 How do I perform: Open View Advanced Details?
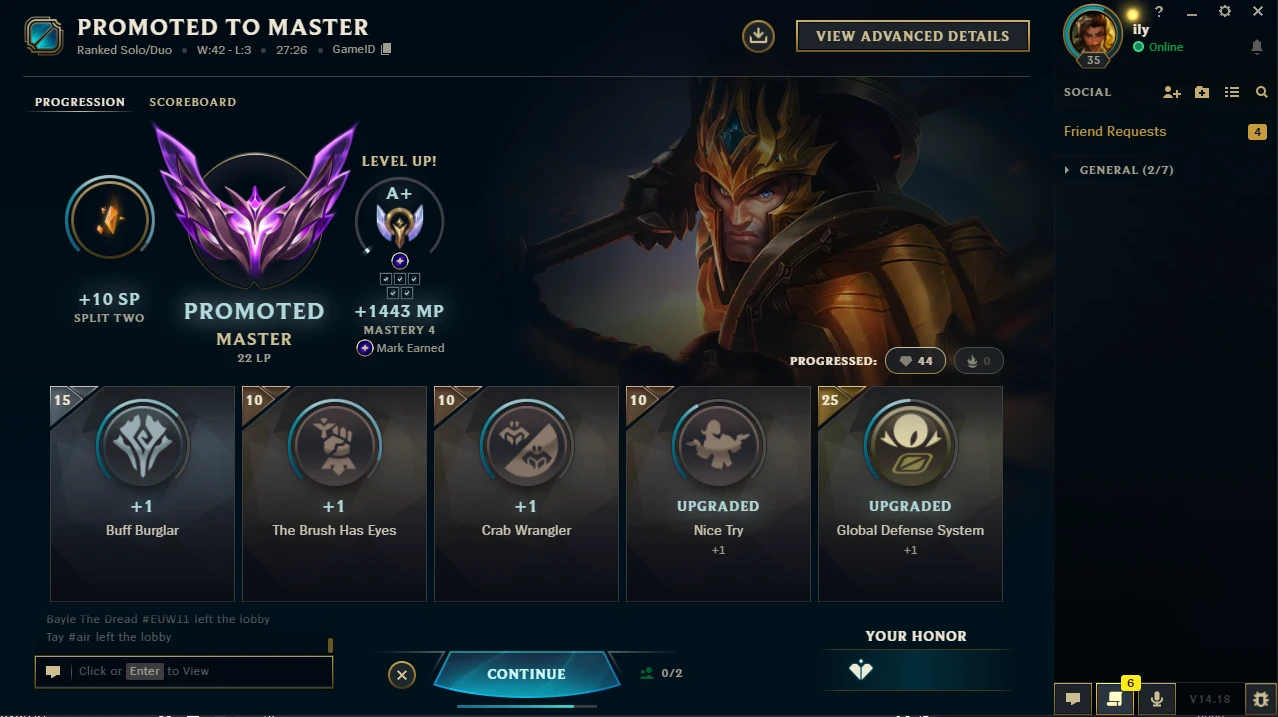click(x=912, y=36)
